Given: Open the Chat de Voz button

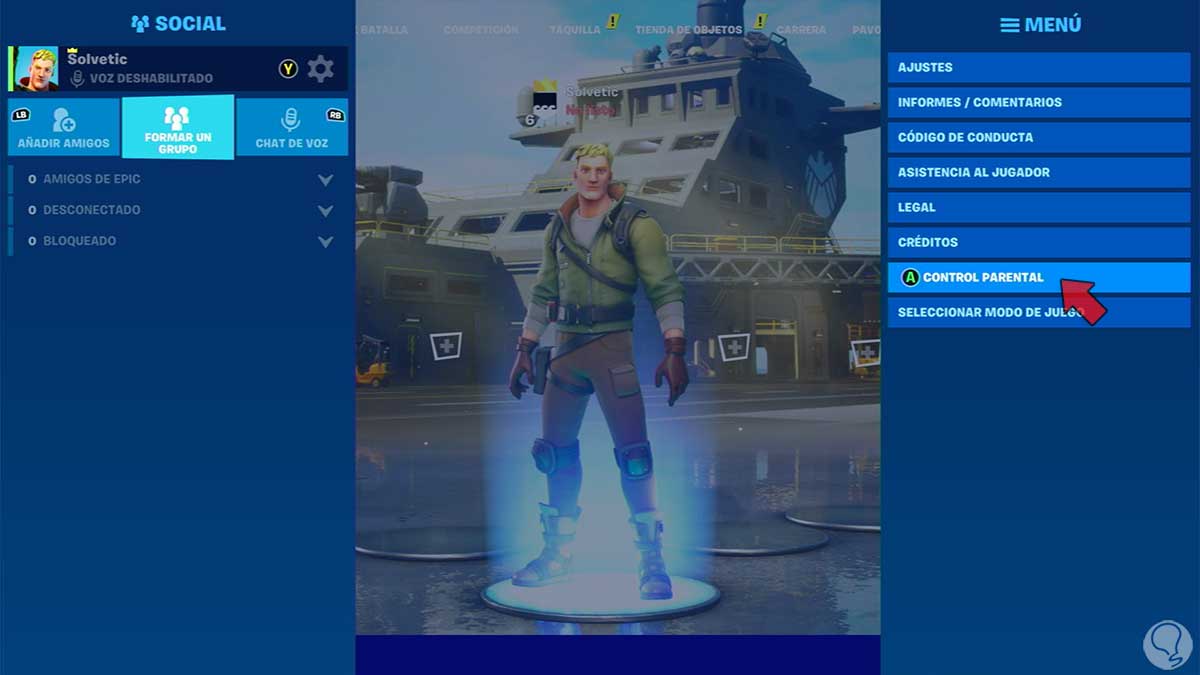Looking at the screenshot, I should [292, 127].
